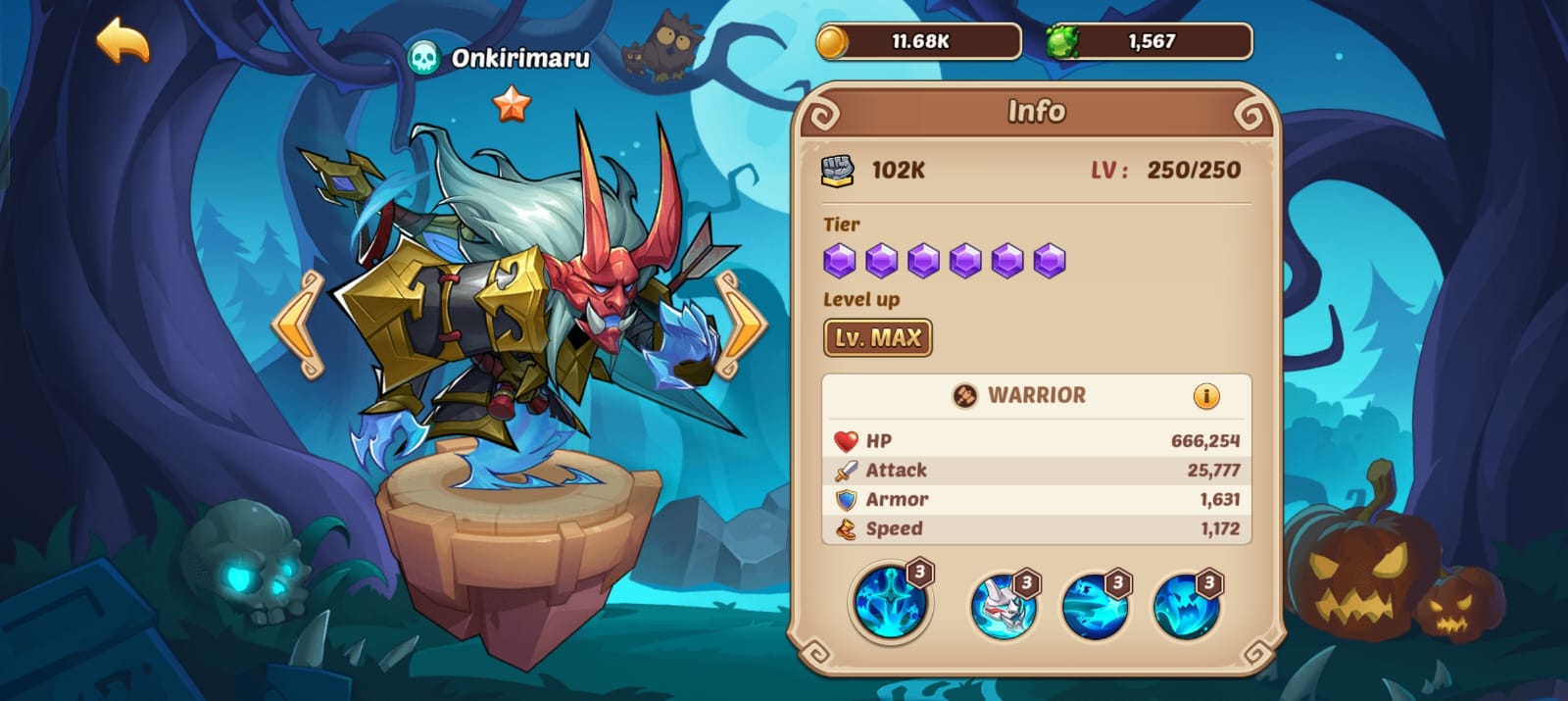Tap the skull faction icon beside Onkirimaru
Image resolution: width=1568 pixels, height=701 pixels.
pos(424,59)
